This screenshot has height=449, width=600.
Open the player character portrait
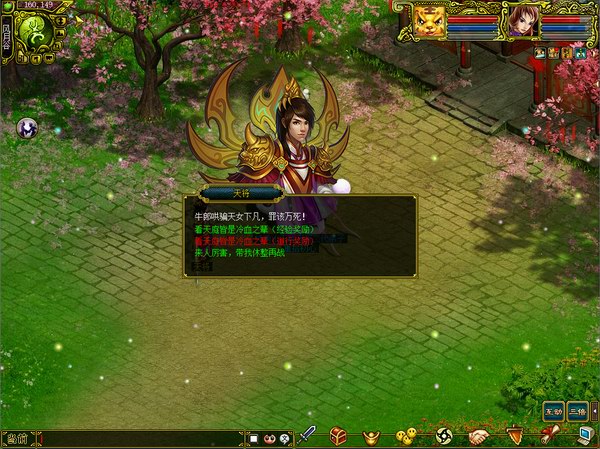520,22
